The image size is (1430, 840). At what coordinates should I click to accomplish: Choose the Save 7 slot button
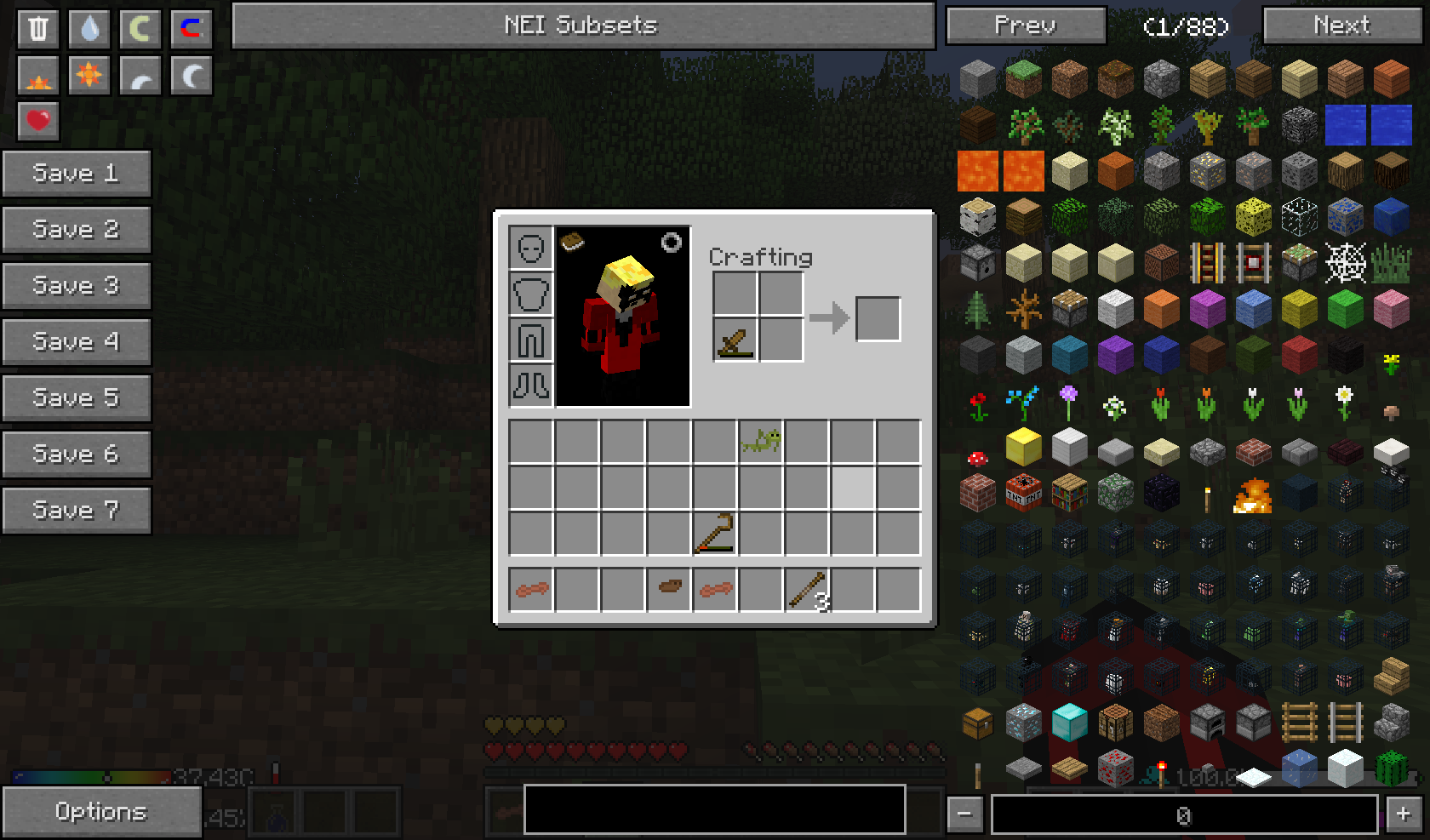[76, 511]
